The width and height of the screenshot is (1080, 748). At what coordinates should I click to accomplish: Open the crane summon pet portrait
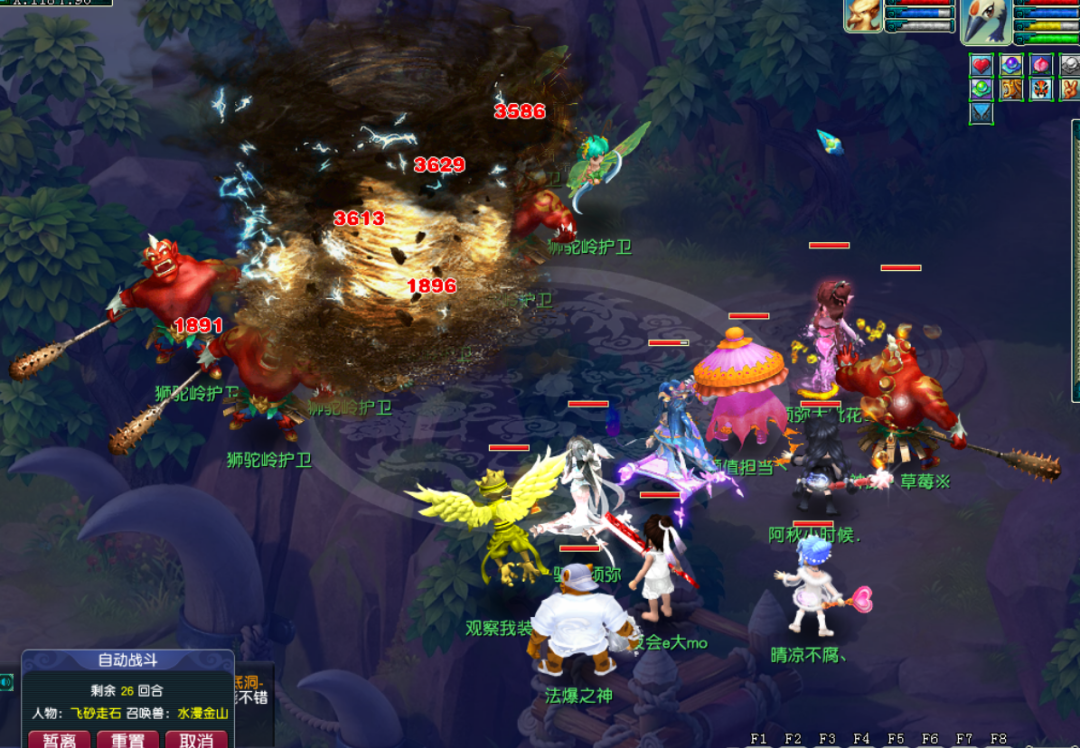pyautogui.click(x=987, y=22)
